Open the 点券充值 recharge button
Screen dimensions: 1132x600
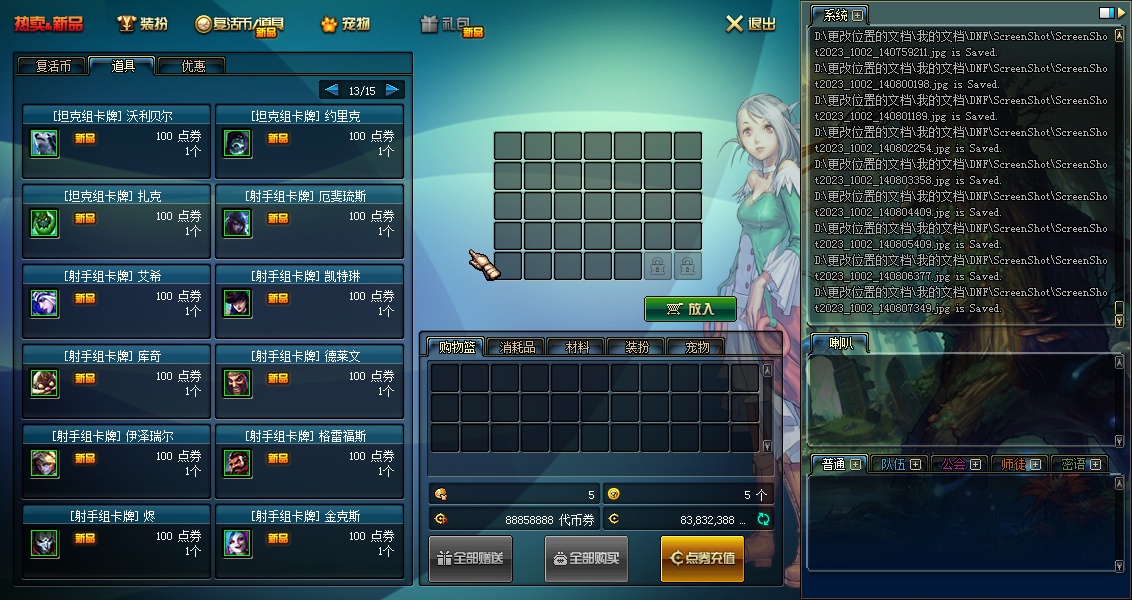(x=702, y=558)
